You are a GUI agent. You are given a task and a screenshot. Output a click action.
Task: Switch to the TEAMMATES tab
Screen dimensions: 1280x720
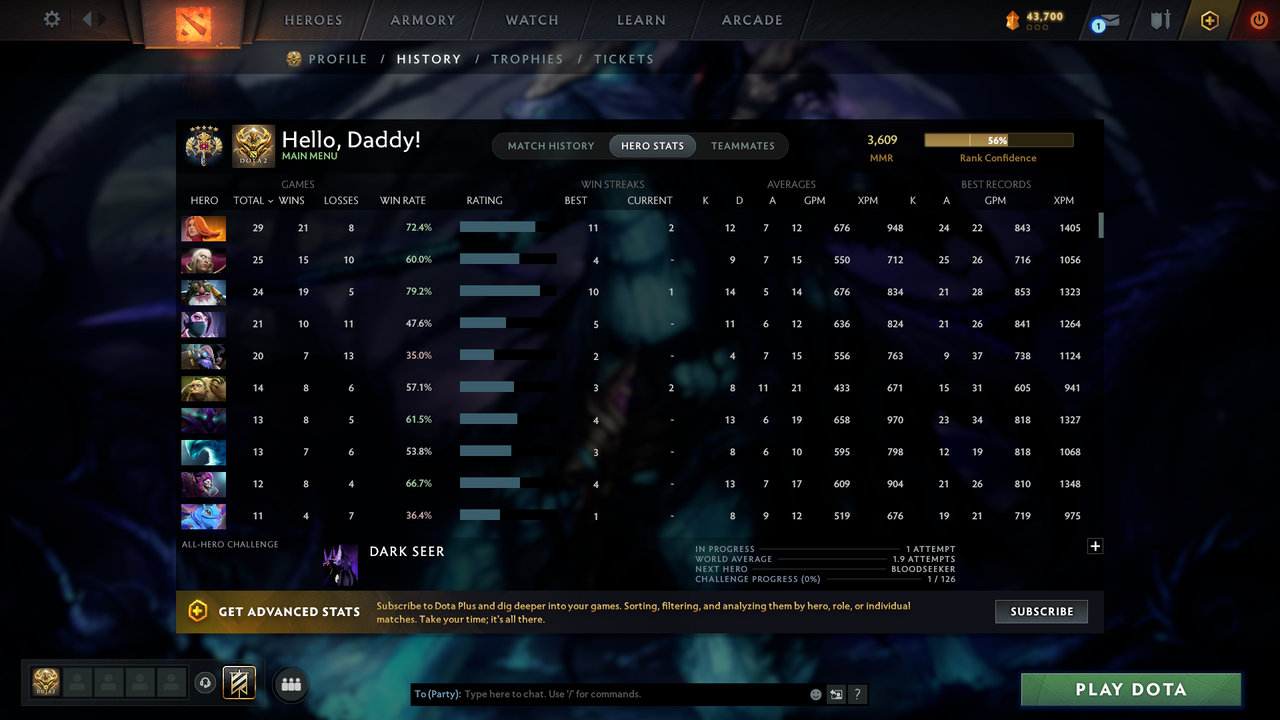tap(742, 145)
